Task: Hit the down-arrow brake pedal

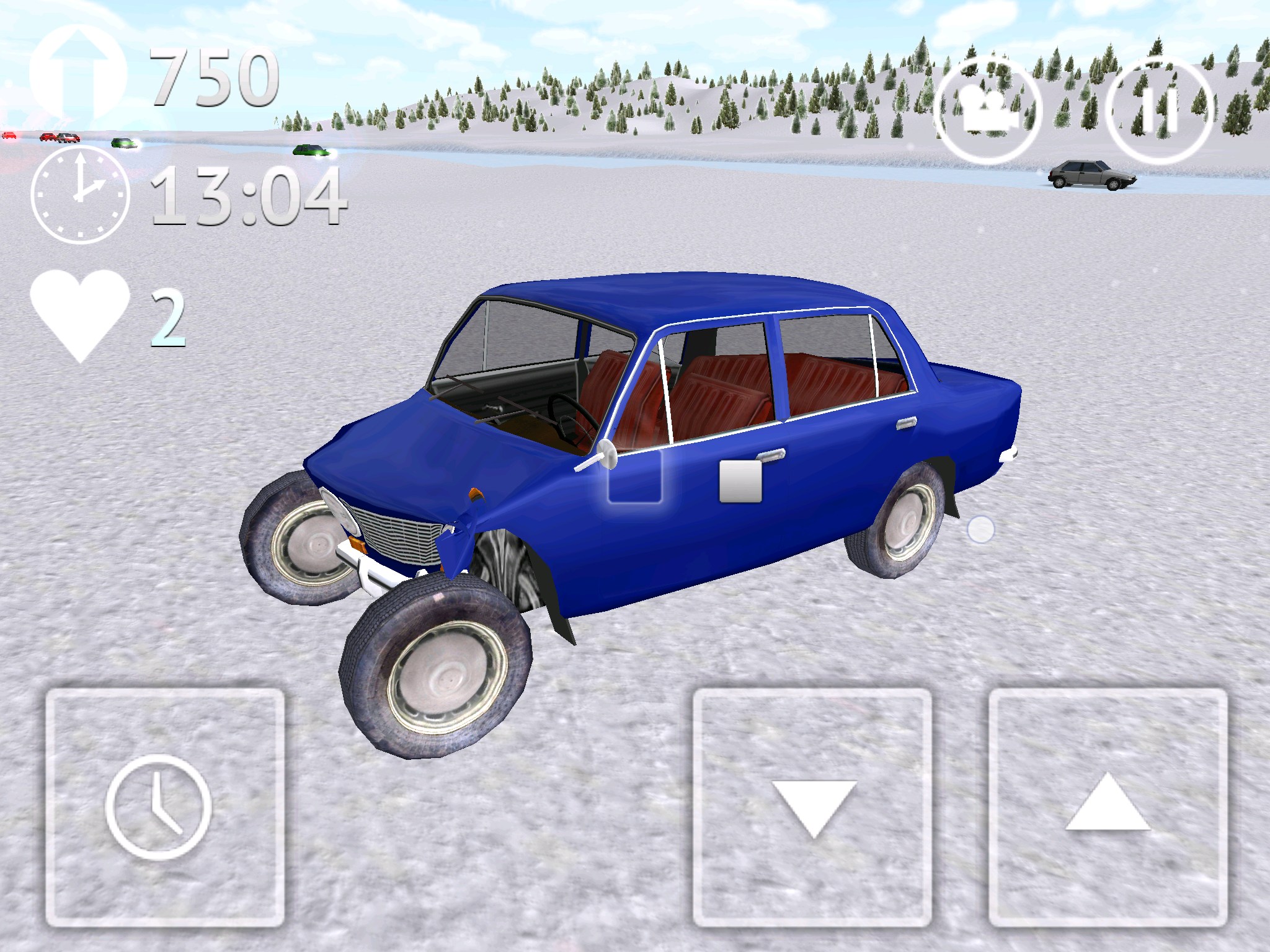Action: (x=812, y=807)
